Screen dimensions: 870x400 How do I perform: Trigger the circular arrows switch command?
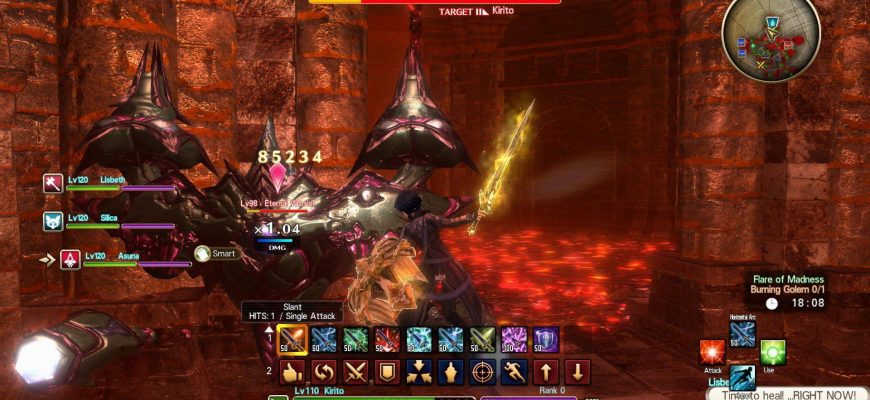pos(324,373)
